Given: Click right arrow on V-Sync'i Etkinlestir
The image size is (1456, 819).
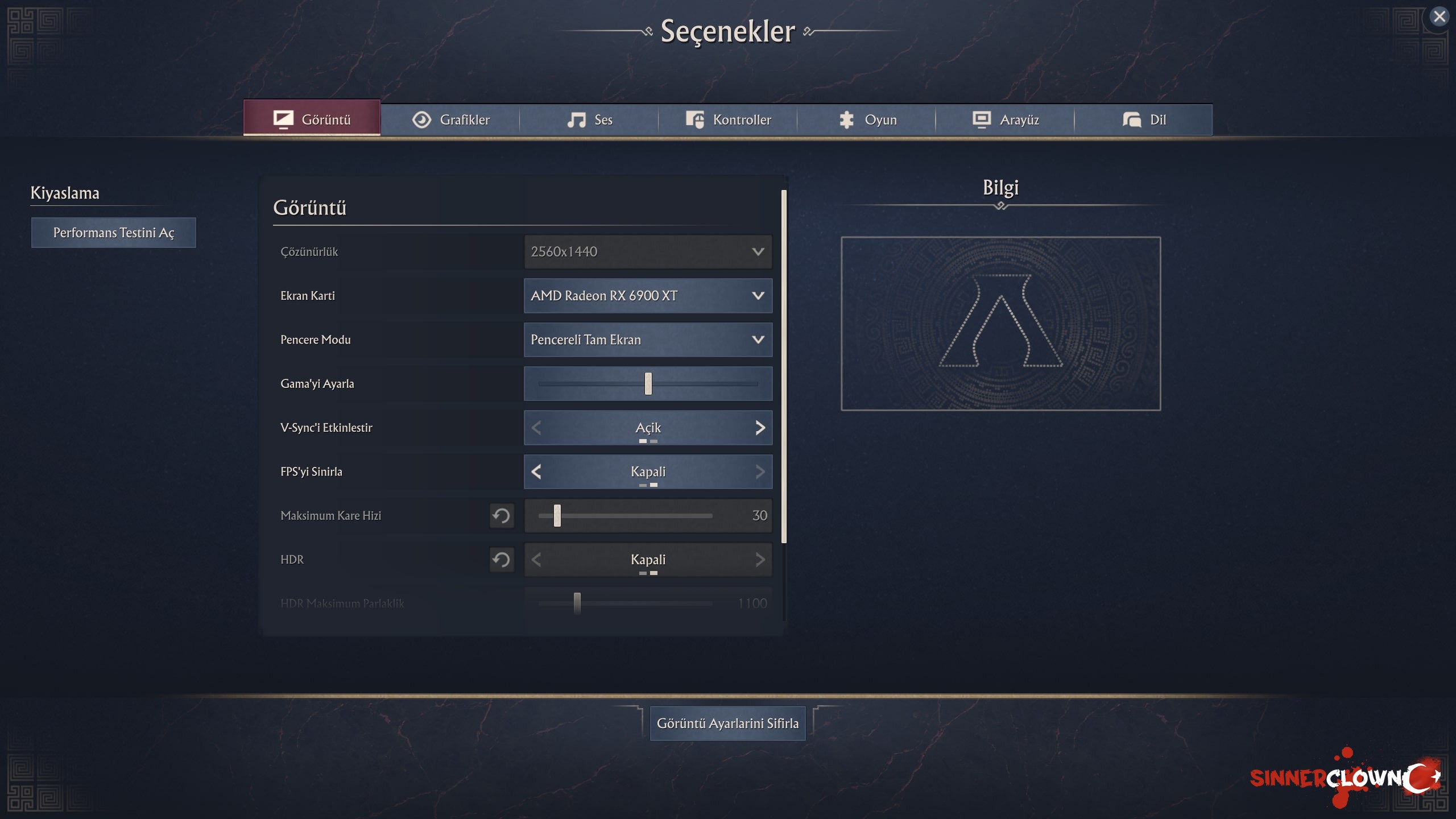Looking at the screenshot, I should [x=760, y=428].
